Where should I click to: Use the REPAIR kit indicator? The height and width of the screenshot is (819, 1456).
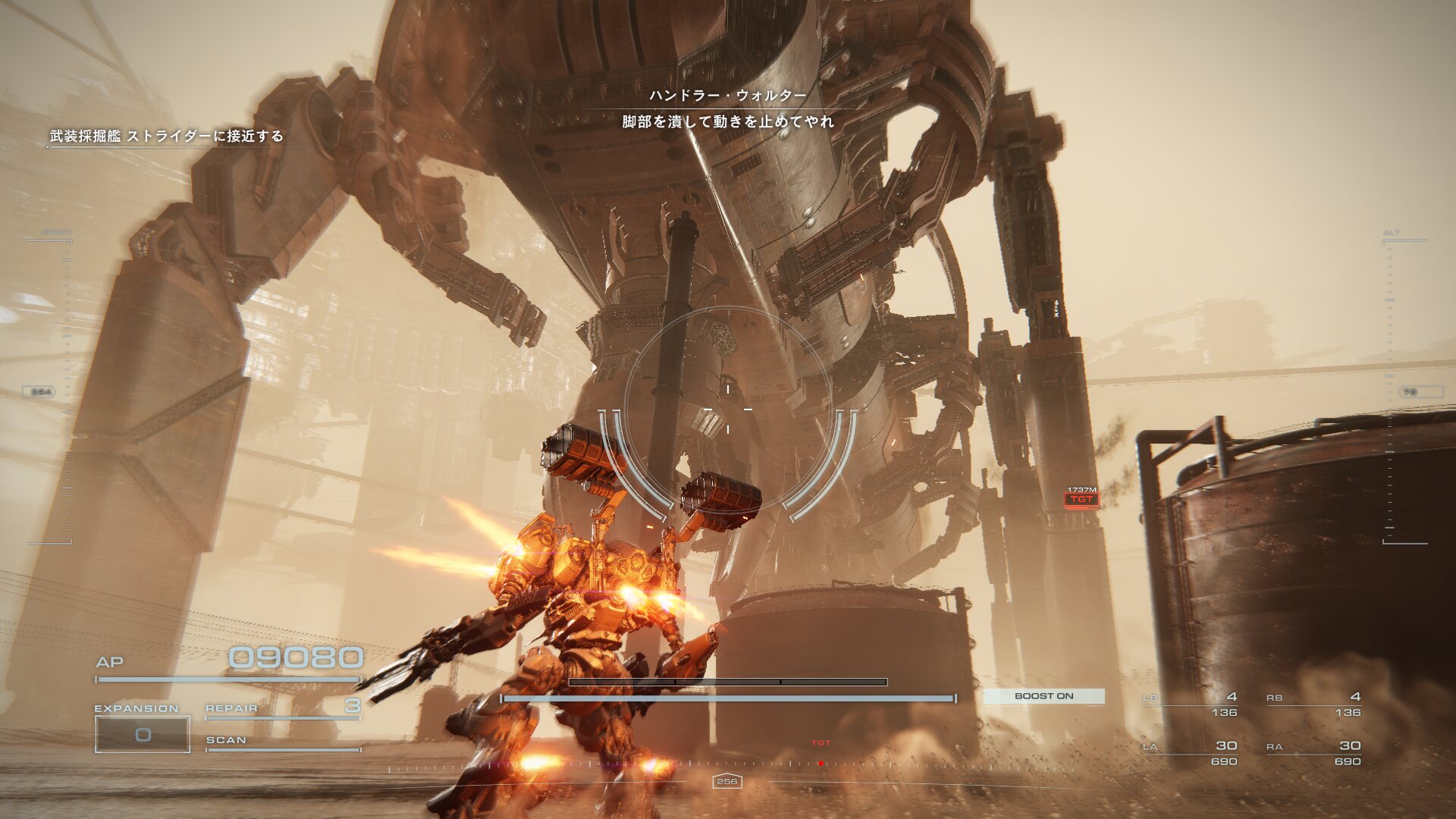pyautogui.click(x=282, y=708)
